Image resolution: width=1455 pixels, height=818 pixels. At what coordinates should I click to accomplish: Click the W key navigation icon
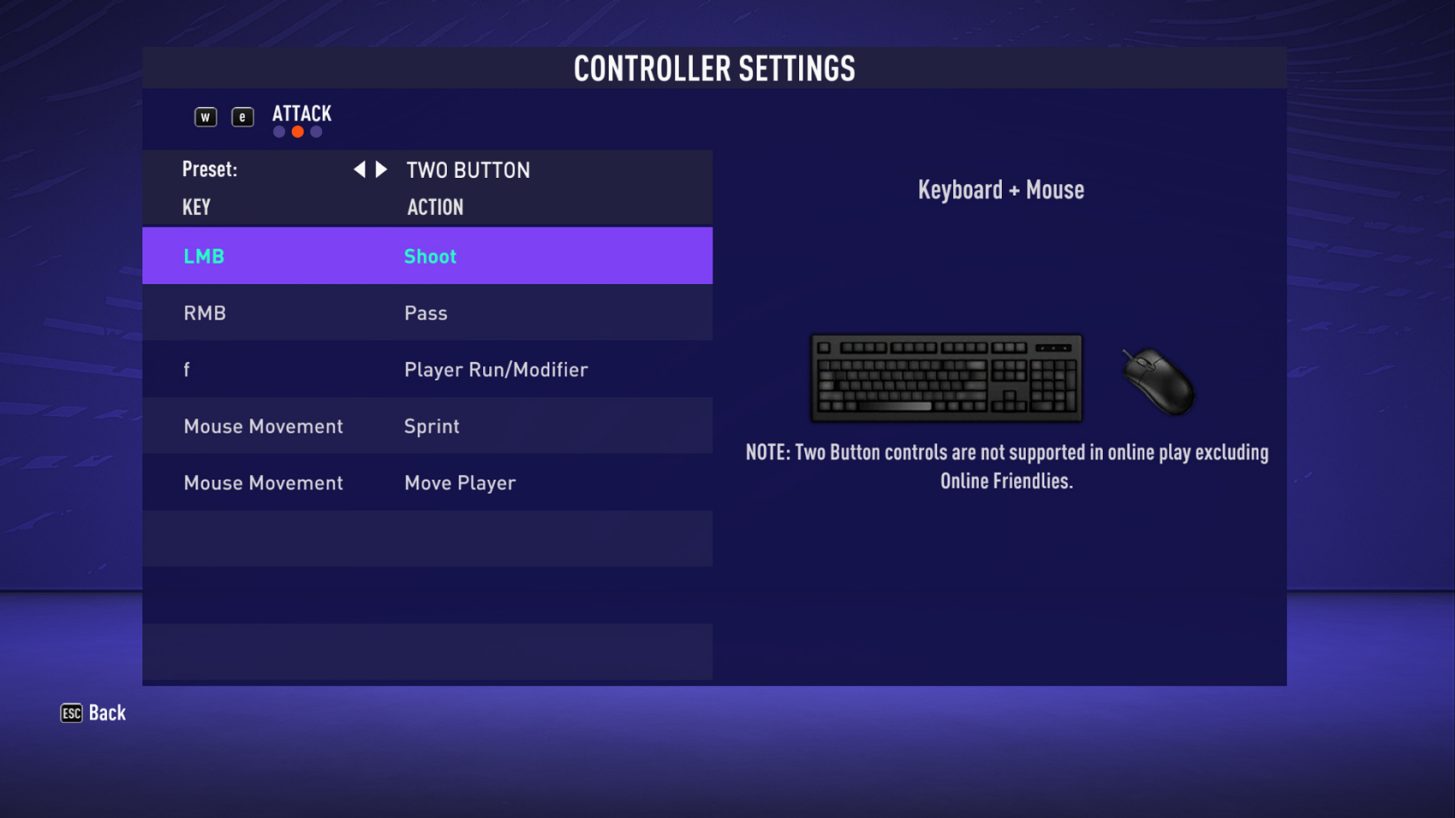[x=205, y=116]
